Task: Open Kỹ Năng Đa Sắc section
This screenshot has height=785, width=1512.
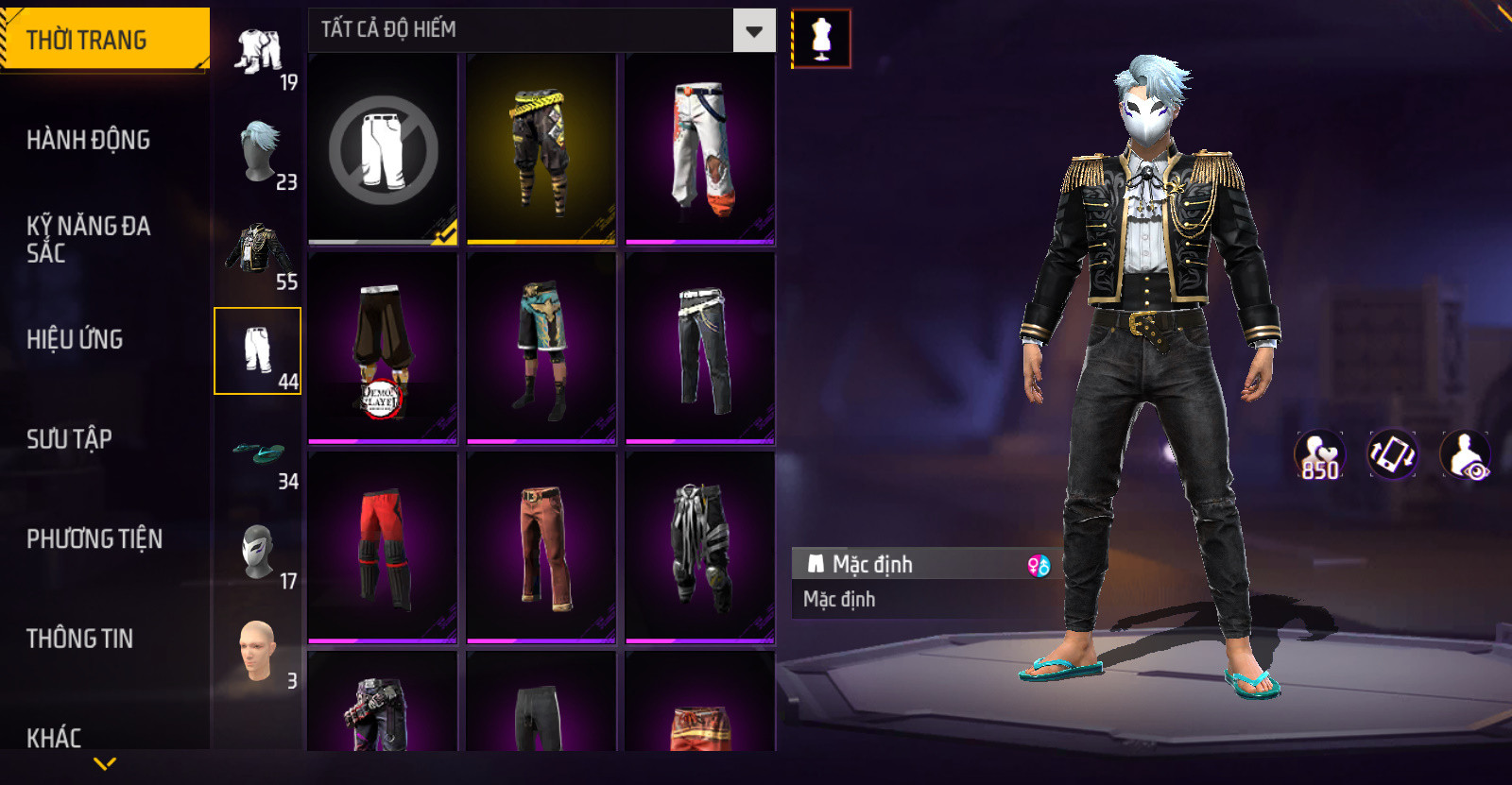Action: pyautogui.click(x=89, y=239)
